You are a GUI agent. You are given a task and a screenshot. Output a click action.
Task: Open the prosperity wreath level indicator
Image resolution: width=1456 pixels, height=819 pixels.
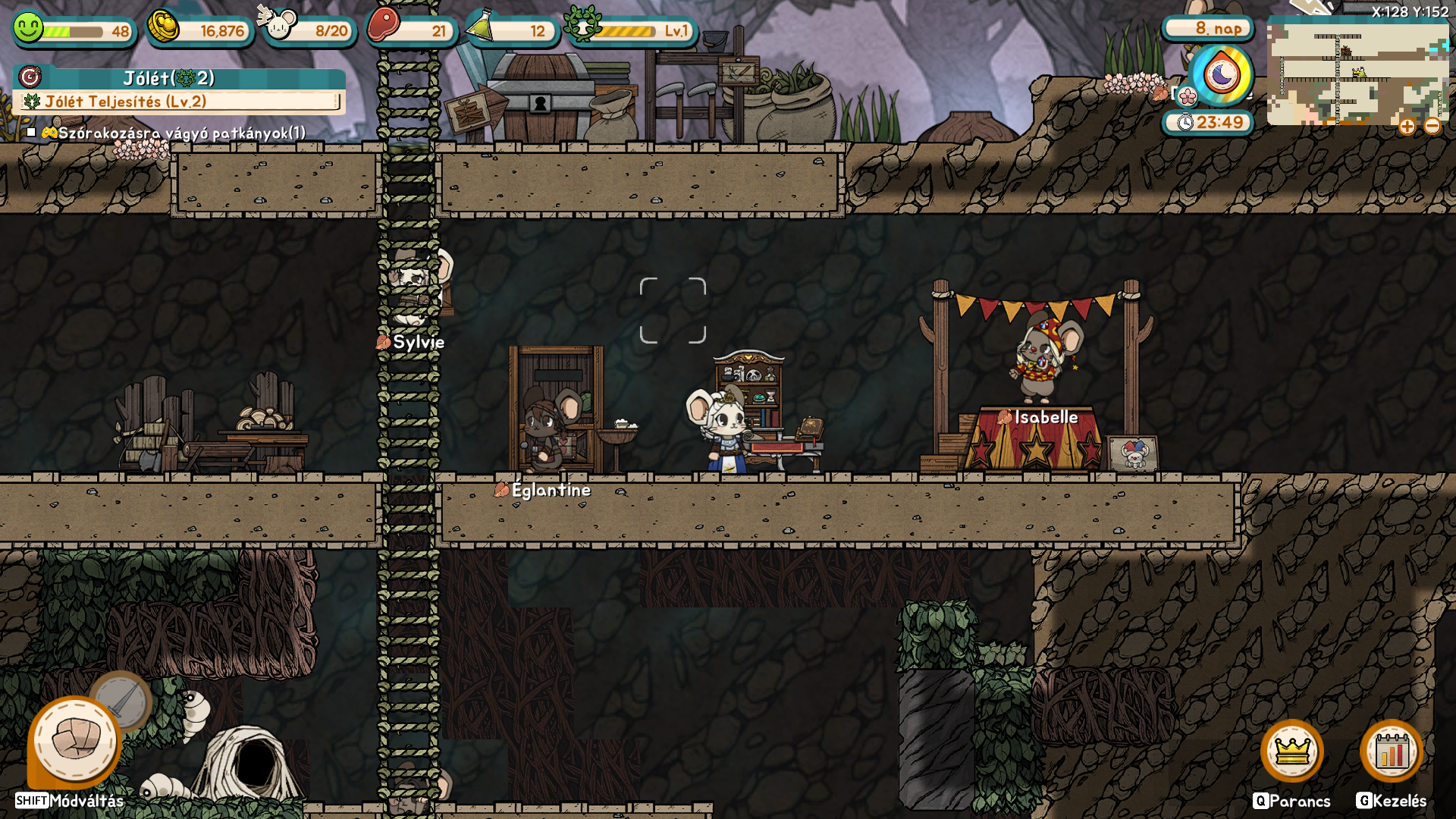tap(582, 26)
